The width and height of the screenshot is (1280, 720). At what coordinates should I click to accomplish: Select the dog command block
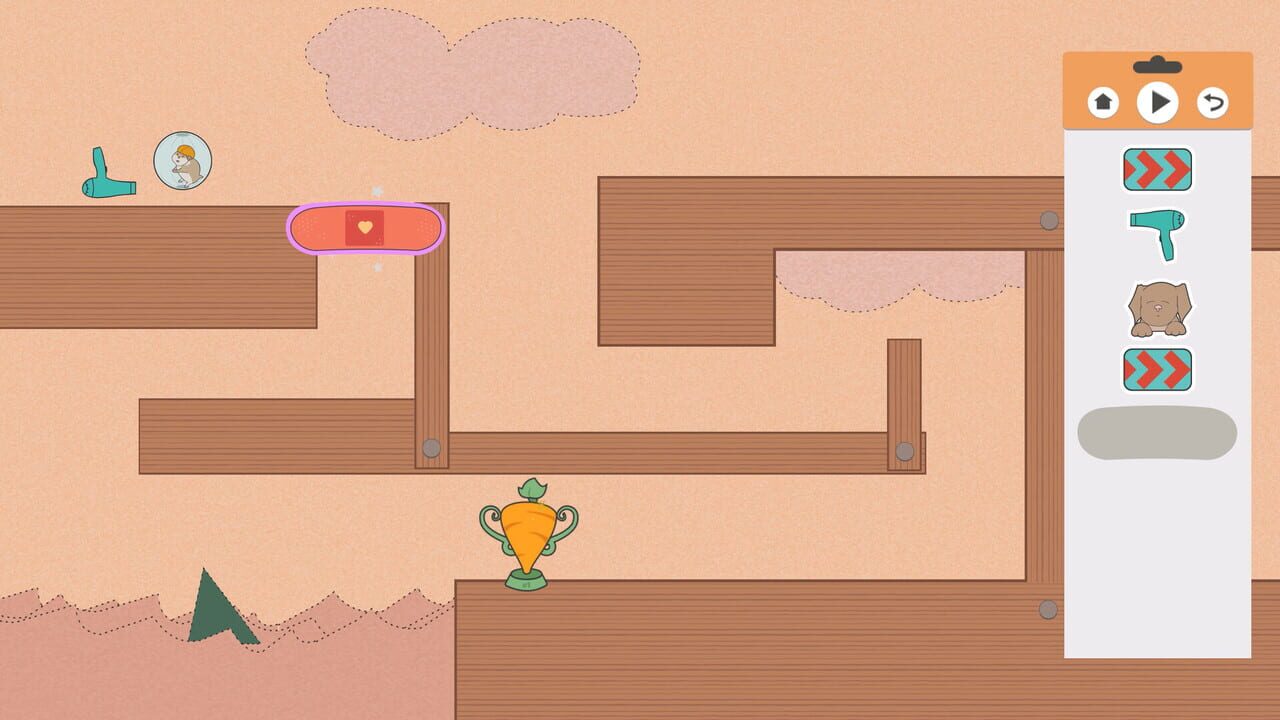(x=1156, y=305)
